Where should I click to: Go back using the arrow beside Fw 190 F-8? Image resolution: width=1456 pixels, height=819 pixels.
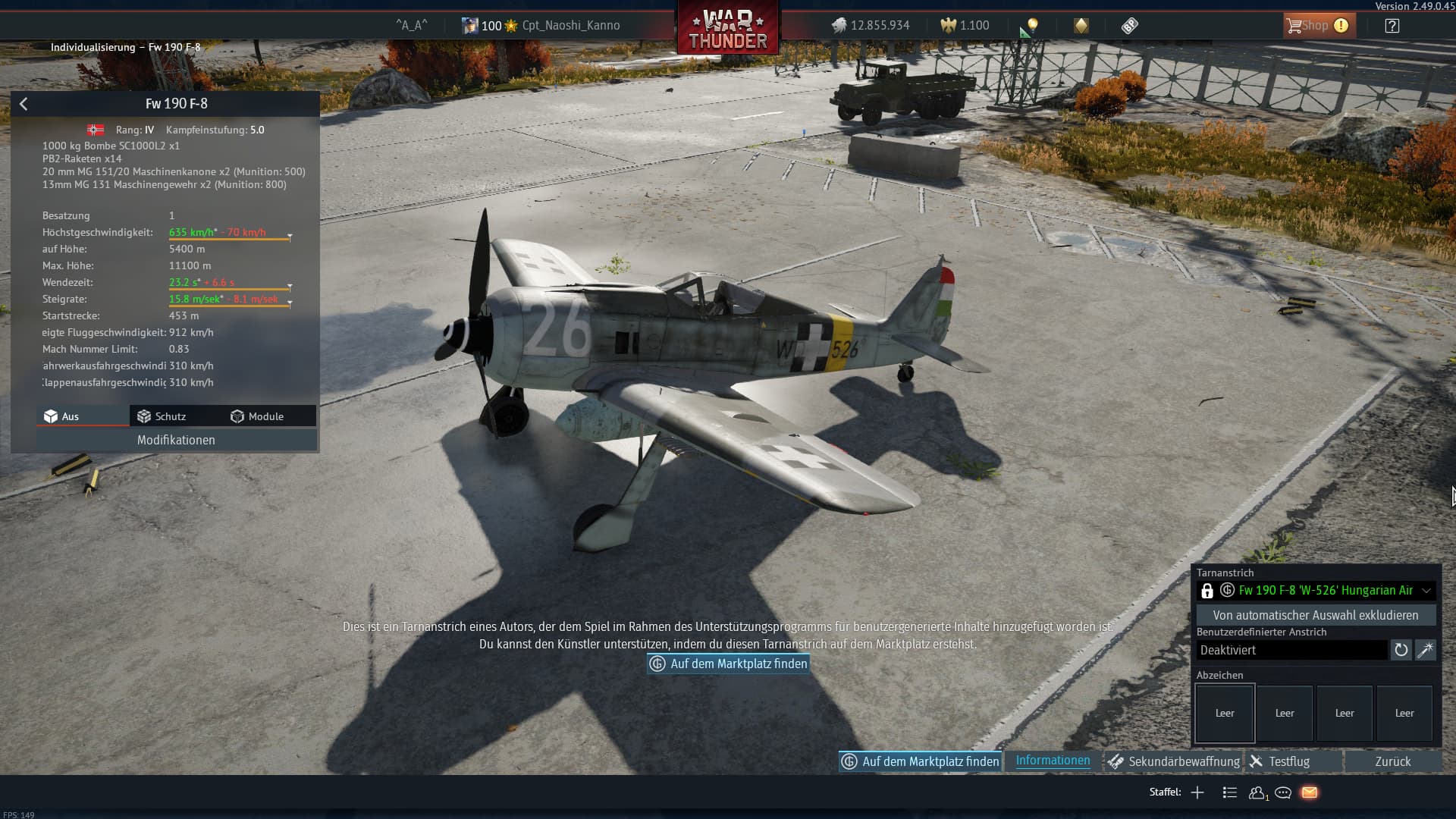tap(24, 104)
